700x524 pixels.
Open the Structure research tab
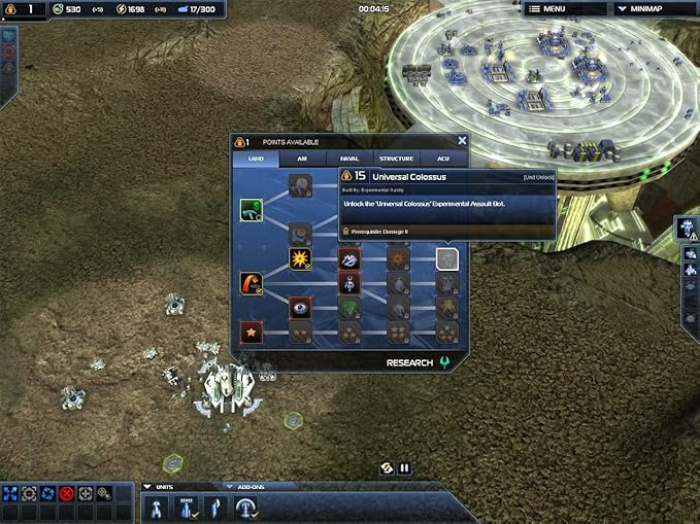(396, 158)
